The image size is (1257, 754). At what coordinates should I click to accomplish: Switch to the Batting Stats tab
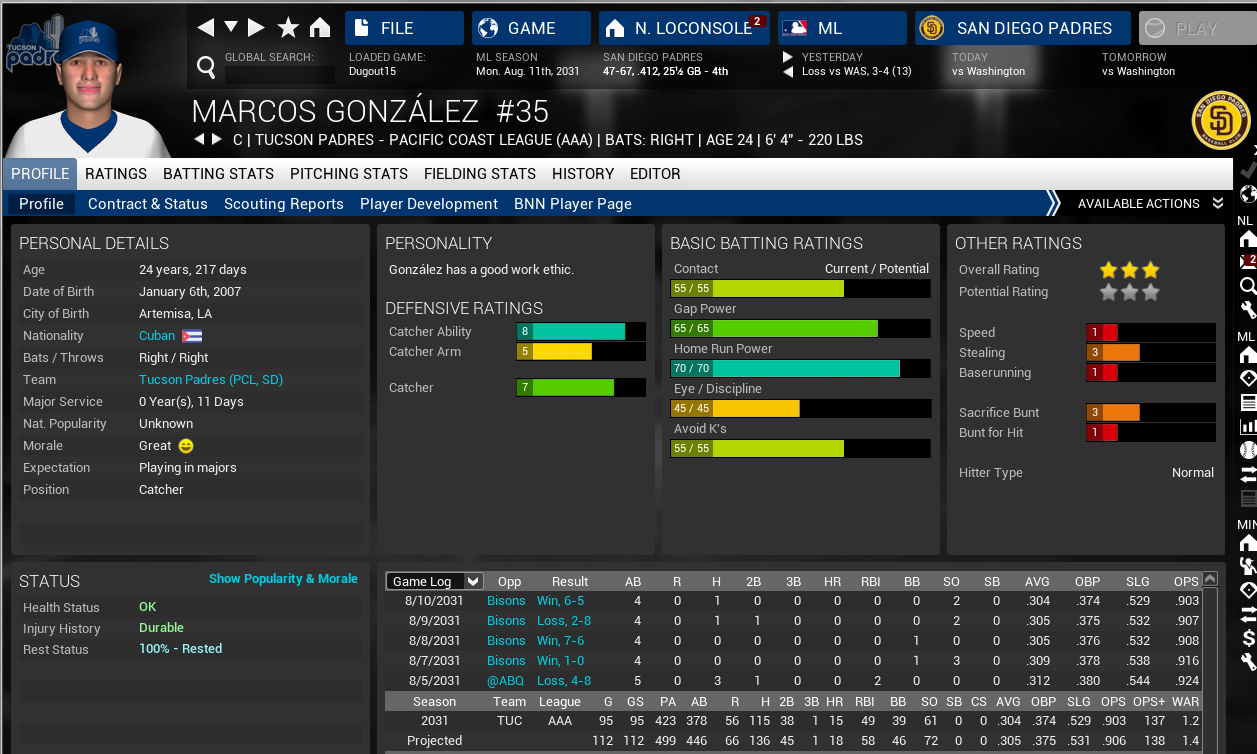[218, 174]
